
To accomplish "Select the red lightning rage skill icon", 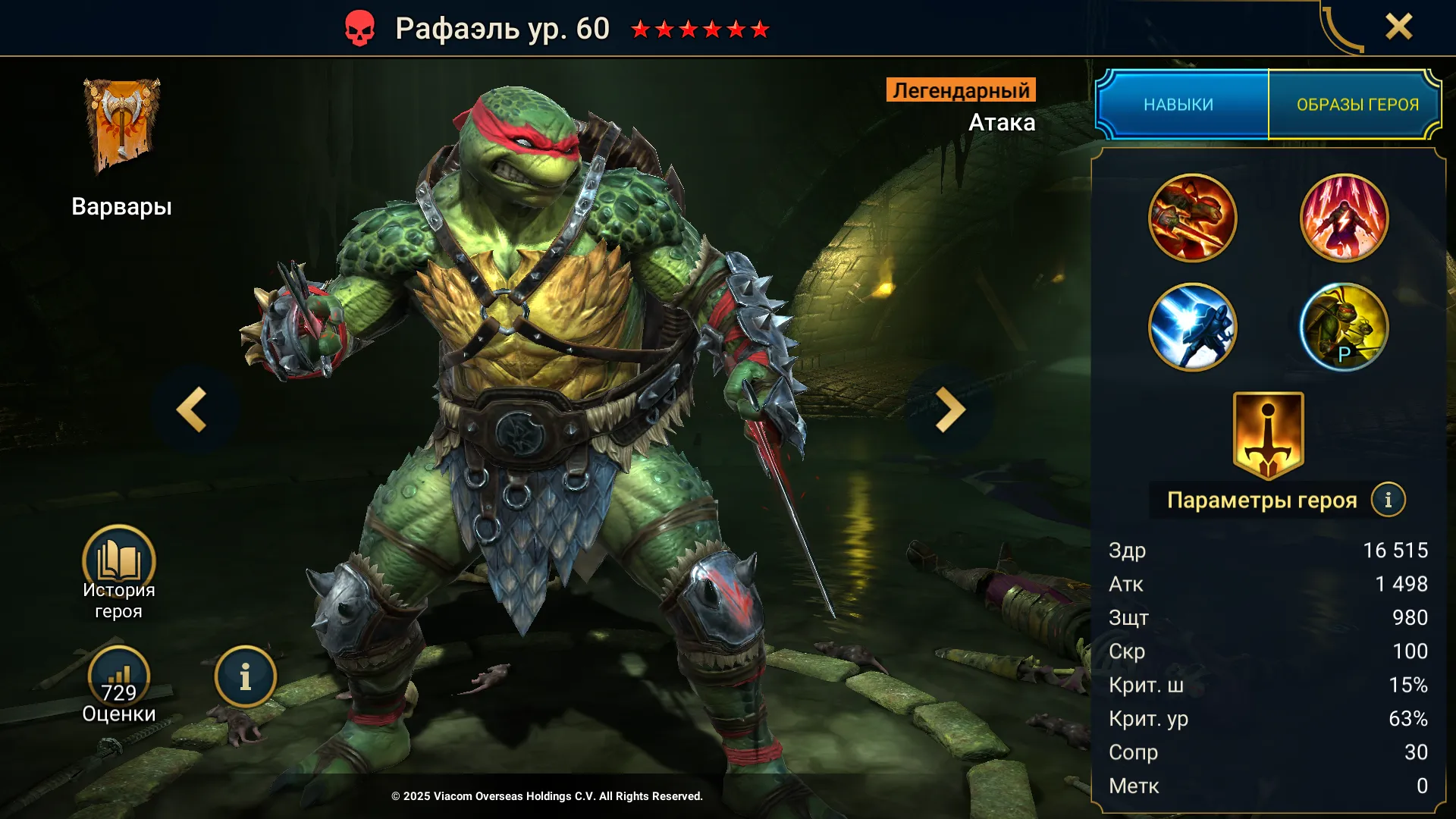I will tap(1344, 218).
